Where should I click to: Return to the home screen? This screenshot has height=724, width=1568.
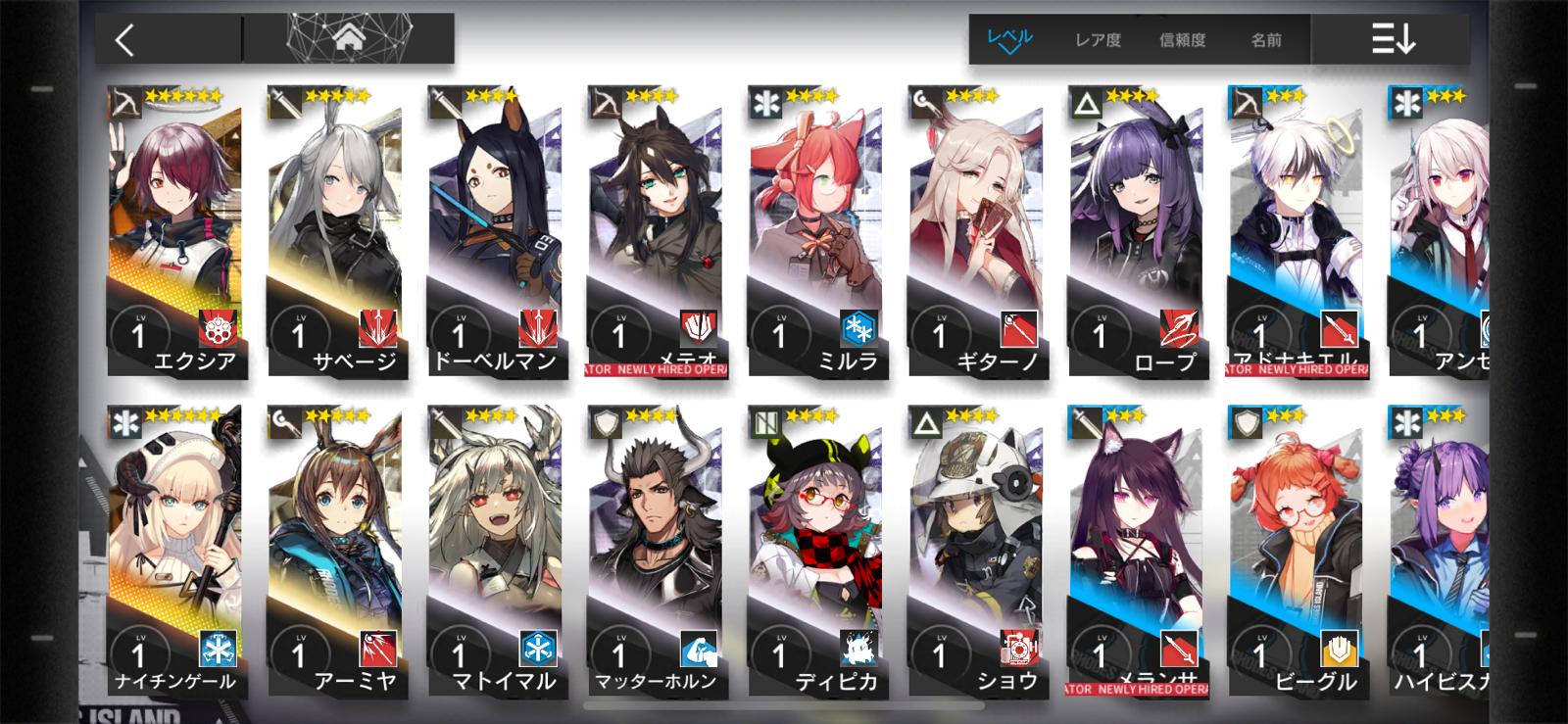(x=348, y=38)
